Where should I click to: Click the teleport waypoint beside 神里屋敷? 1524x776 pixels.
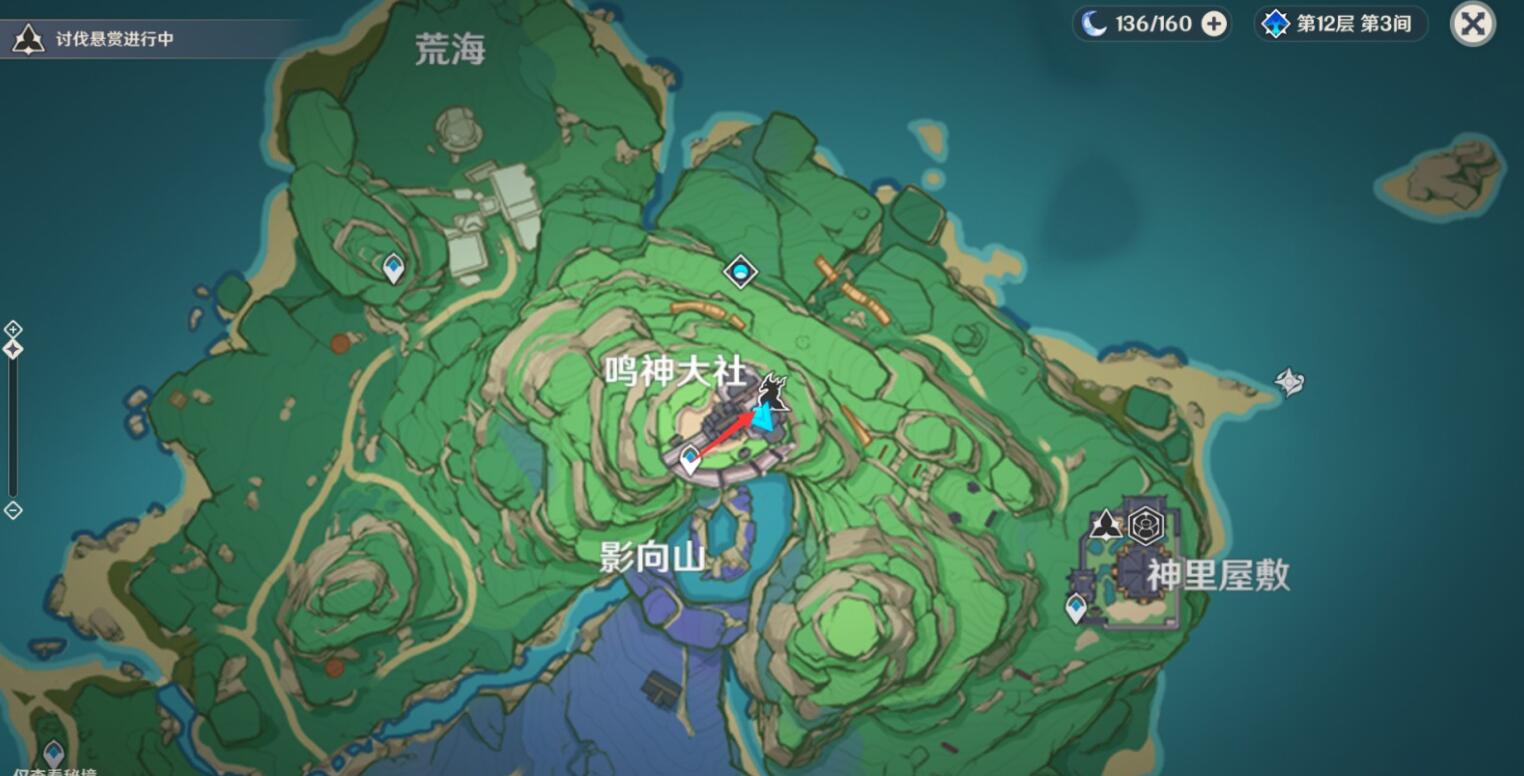pos(1075,604)
